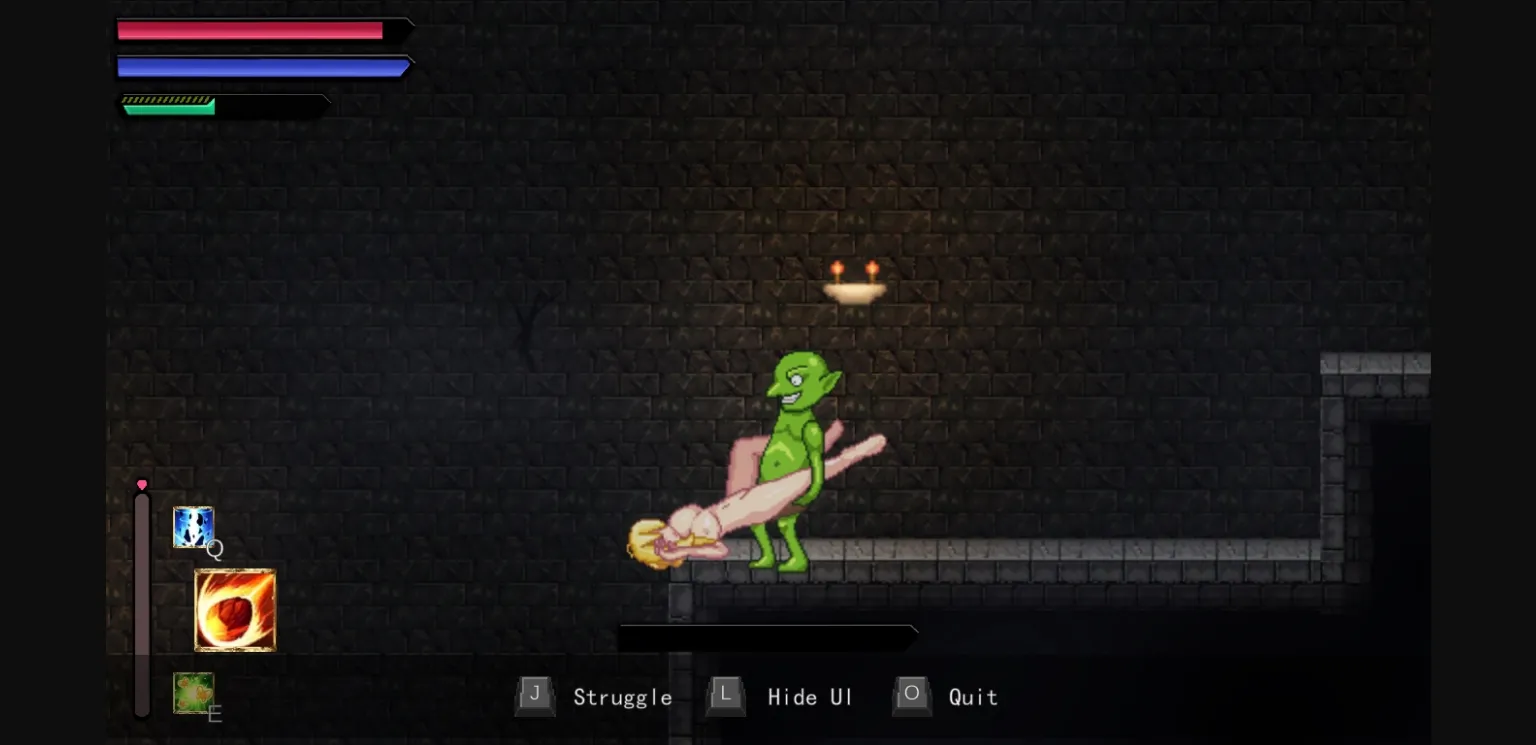Activate the fireball skill
The image size is (1536, 745).
[234, 609]
